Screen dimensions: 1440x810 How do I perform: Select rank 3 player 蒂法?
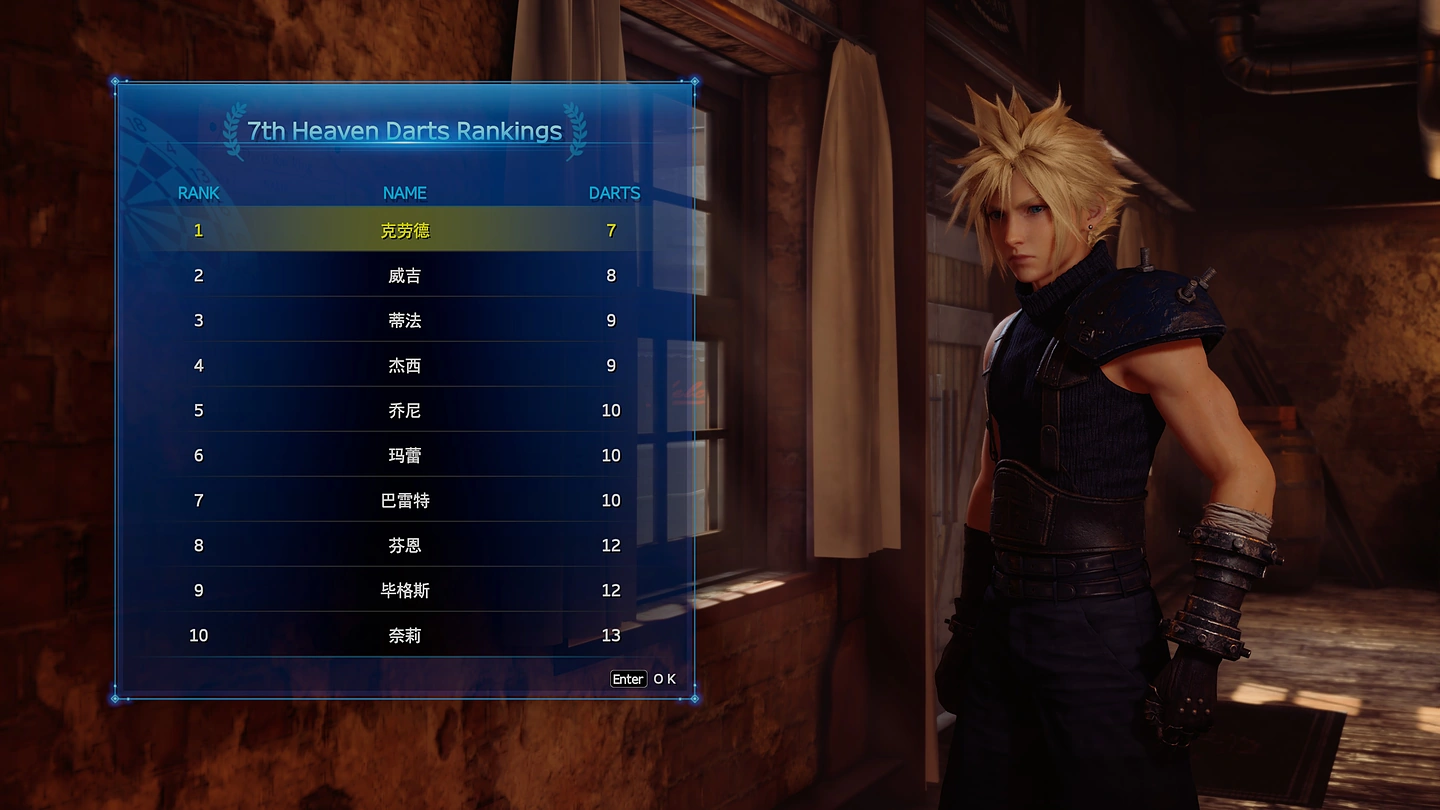click(403, 320)
